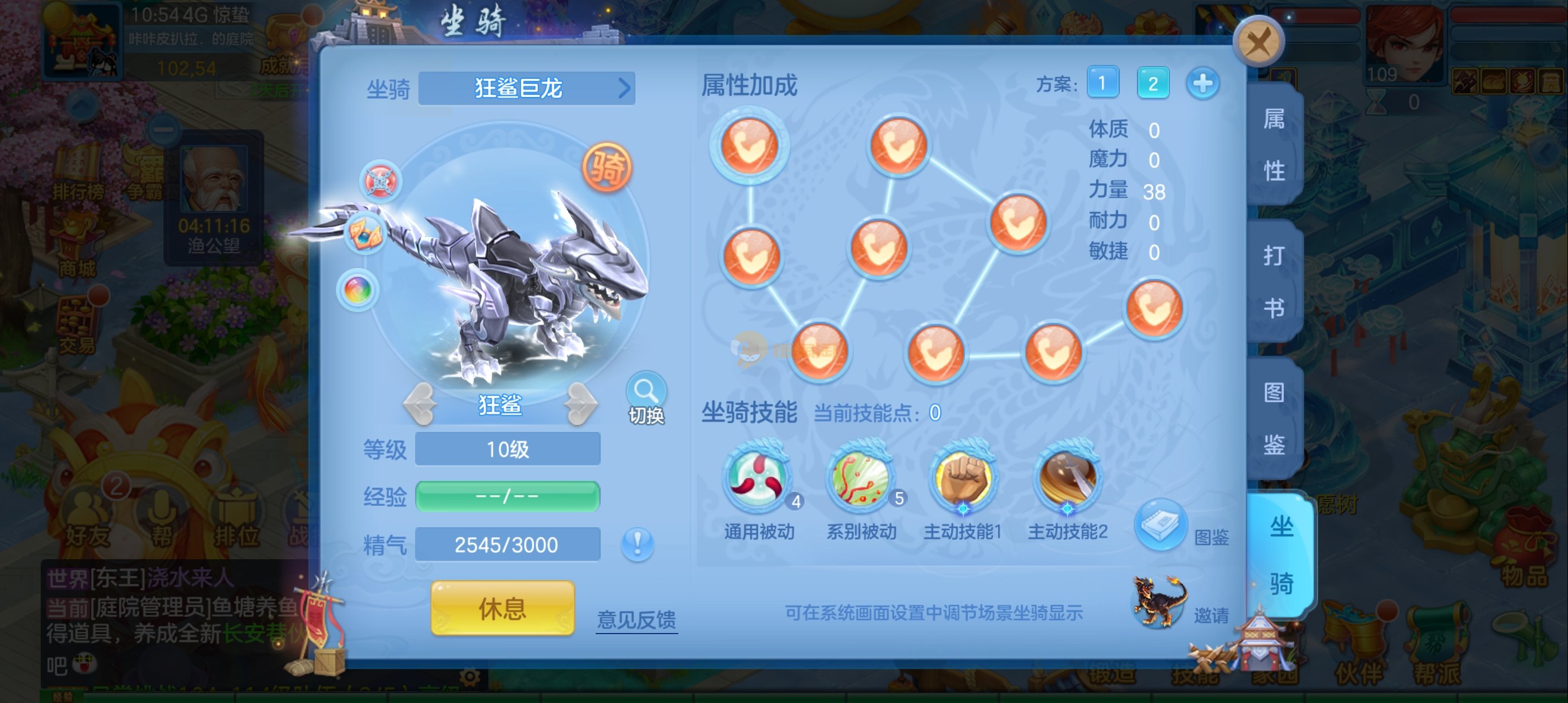Open the 意见反馈 feedback link

pos(636,619)
